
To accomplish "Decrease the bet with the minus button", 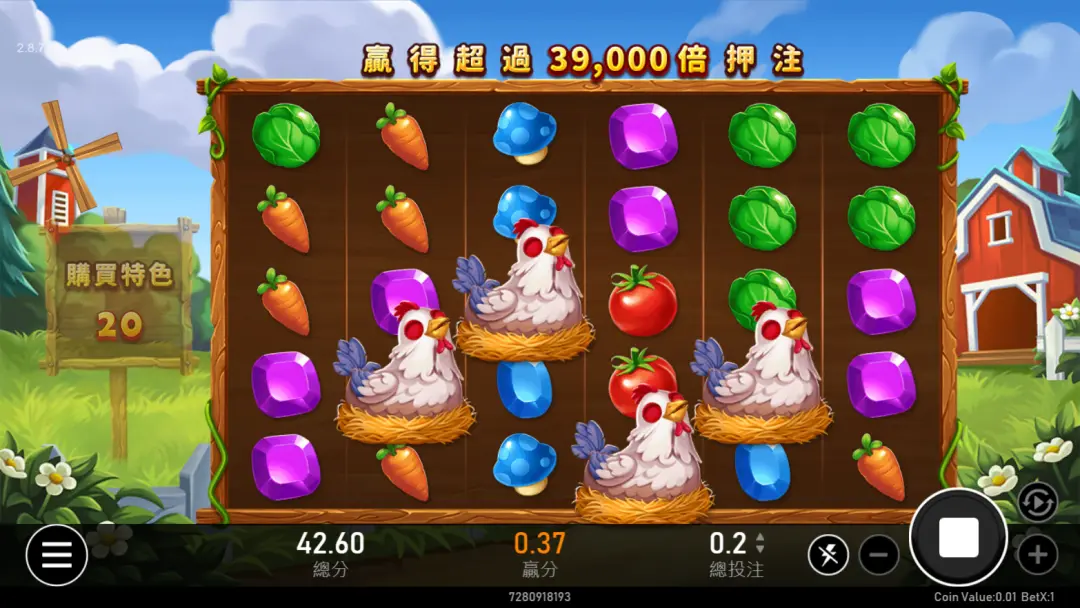I will click(x=879, y=555).
